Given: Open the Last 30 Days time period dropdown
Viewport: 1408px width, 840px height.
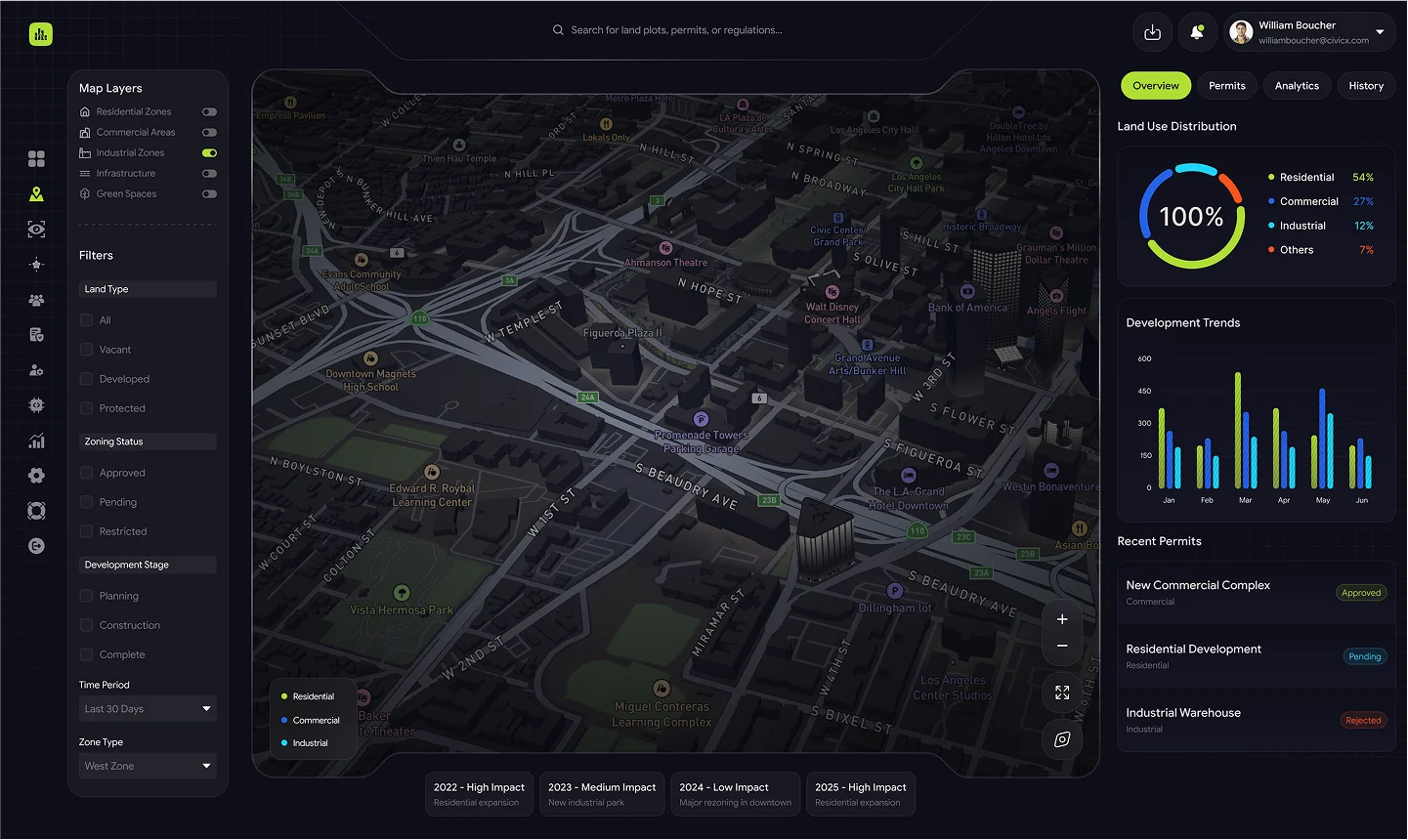Looking at the screenshot, I should point(147,708).
